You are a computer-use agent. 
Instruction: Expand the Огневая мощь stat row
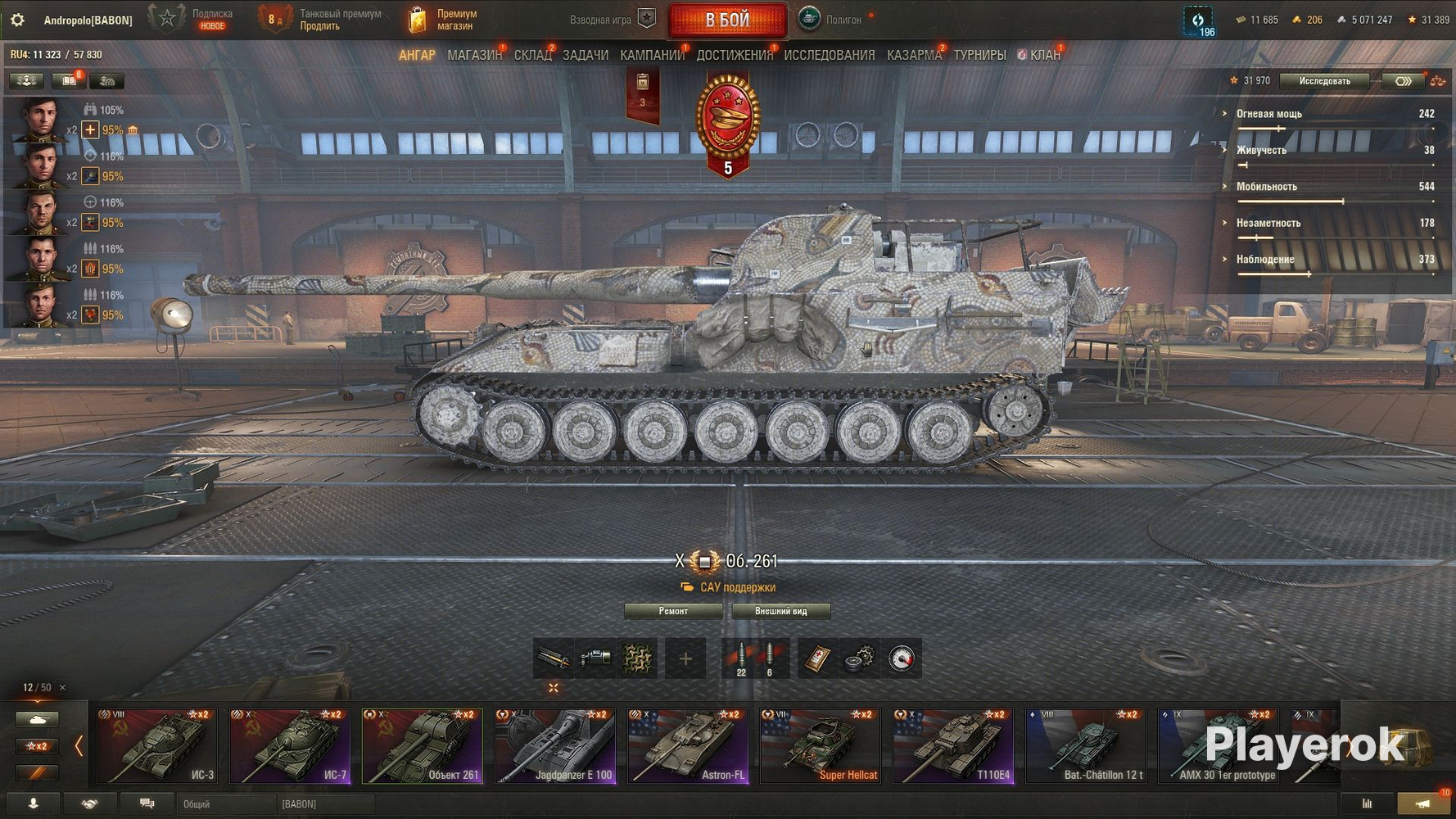click(1268, 114)
